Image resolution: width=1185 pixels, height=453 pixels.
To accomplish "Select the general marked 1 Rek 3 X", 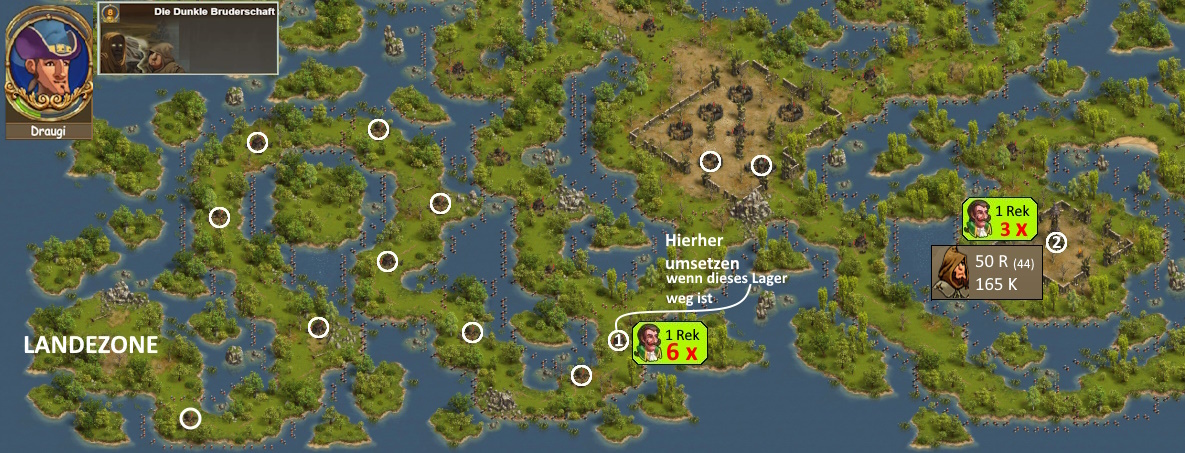I will tap(981, 219).
